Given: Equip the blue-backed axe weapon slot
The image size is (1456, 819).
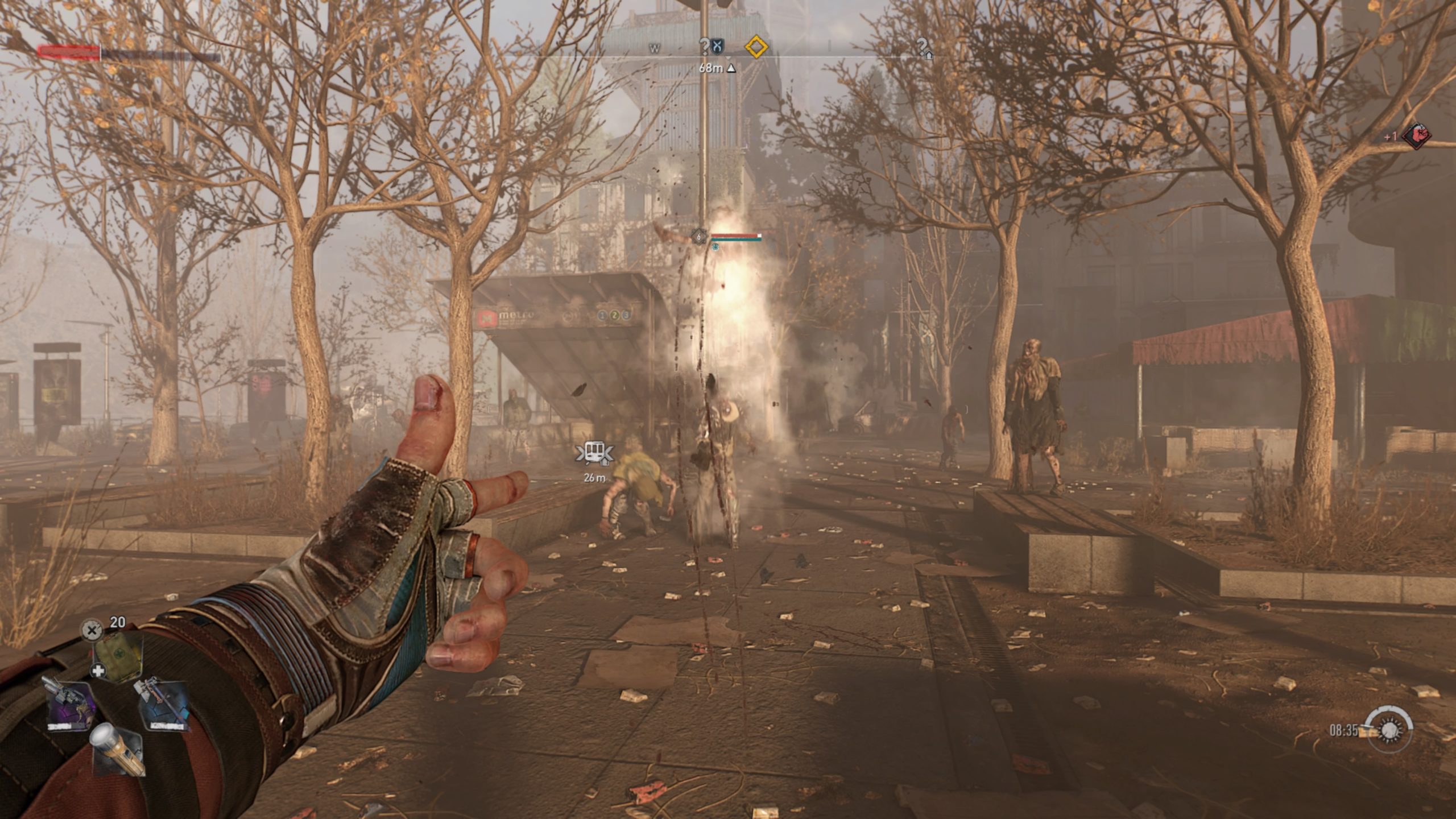Looking at the screenshot, I should 163,706.
